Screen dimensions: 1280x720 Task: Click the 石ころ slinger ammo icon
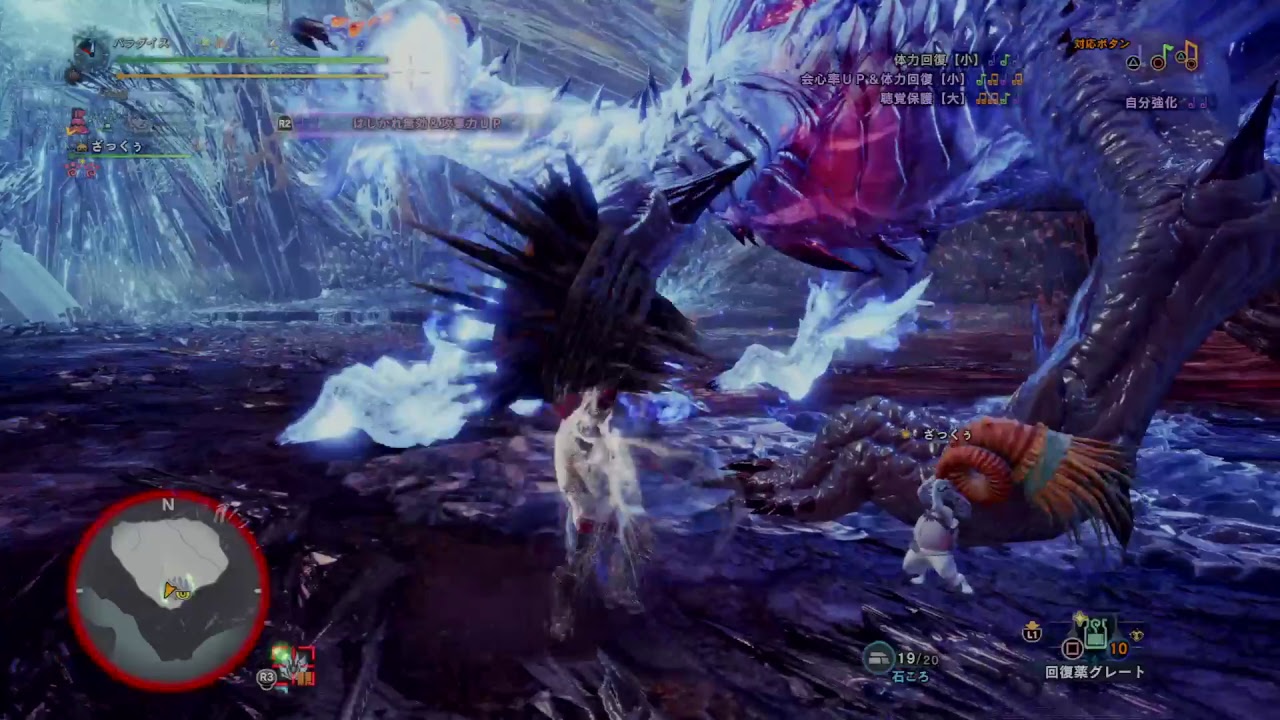coord(878,658)
